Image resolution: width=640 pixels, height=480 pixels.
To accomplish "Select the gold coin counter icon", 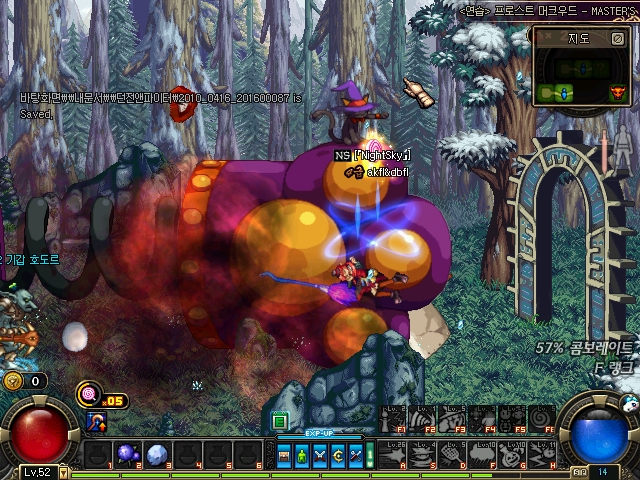I will click(13, 381).
